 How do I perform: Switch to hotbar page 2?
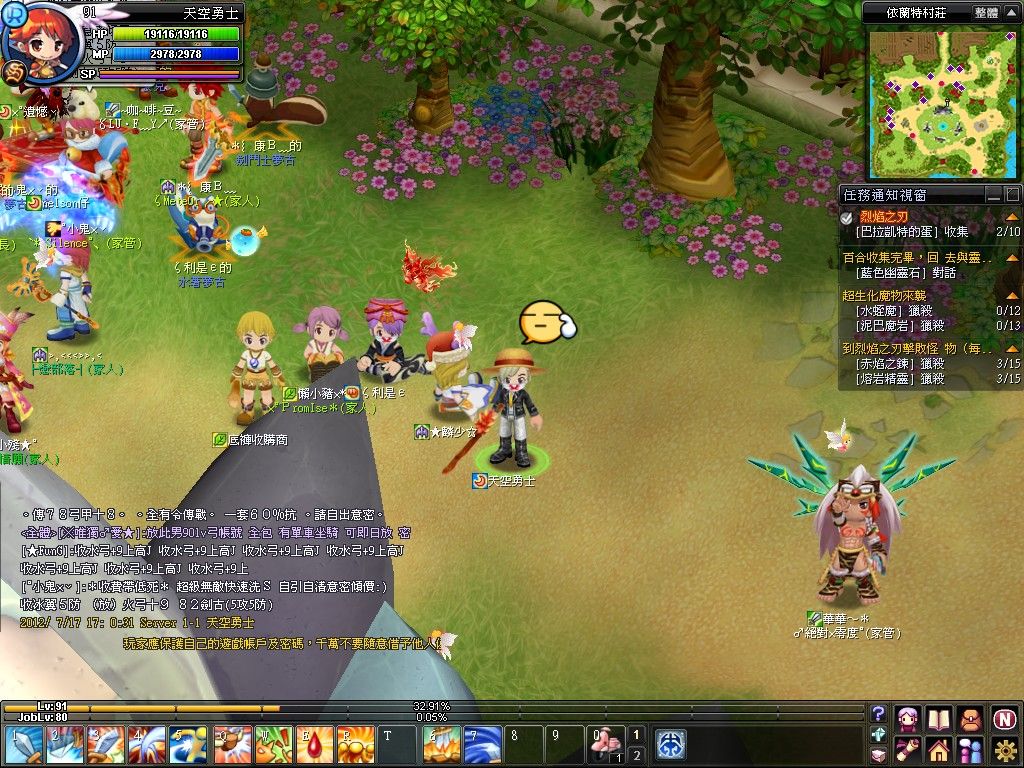point(637,755)
